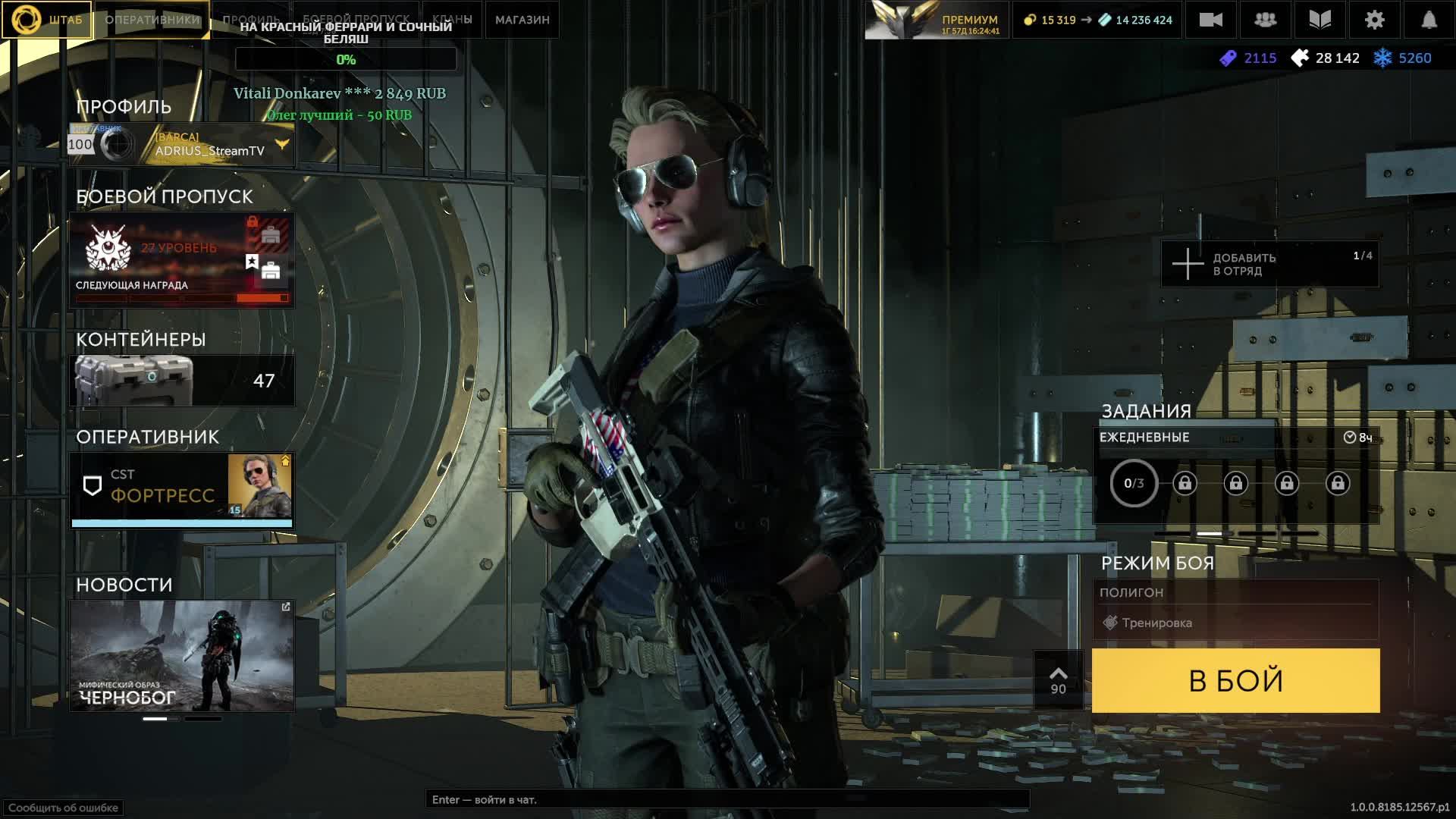Show notifications with the bell icon
Image resolution: width=1456 pixels, height=819 pixels.
click(x=1429, y=20)
